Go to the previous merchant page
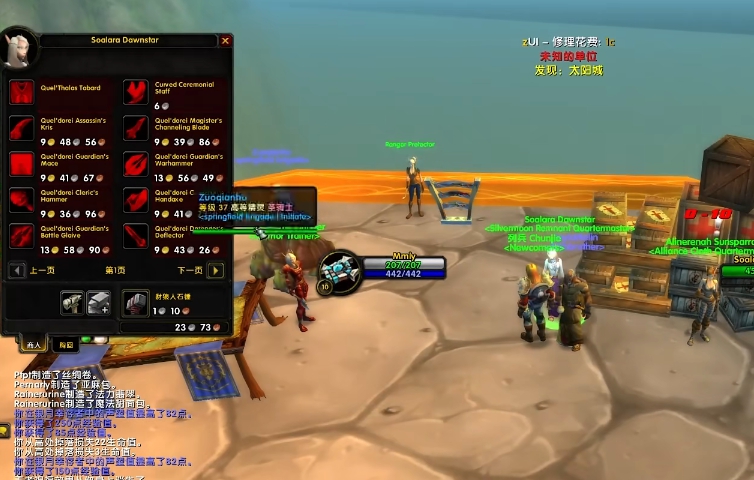754x480 pixels. click(x=16, y=270)
